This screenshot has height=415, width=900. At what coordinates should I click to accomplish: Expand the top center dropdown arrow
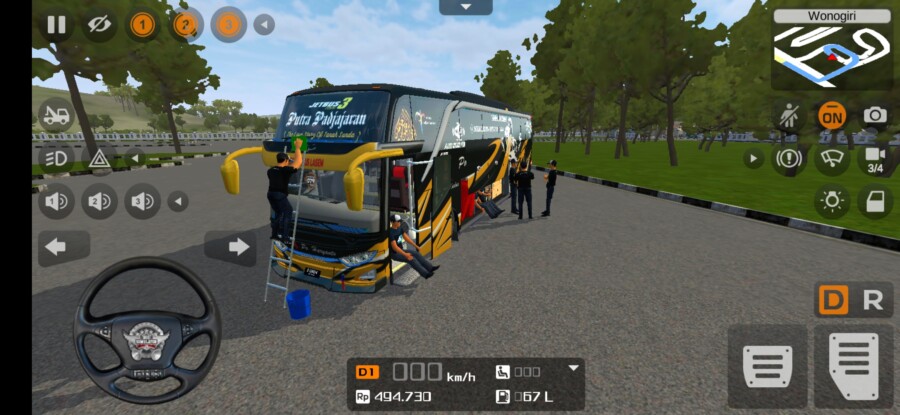(465, 7)
